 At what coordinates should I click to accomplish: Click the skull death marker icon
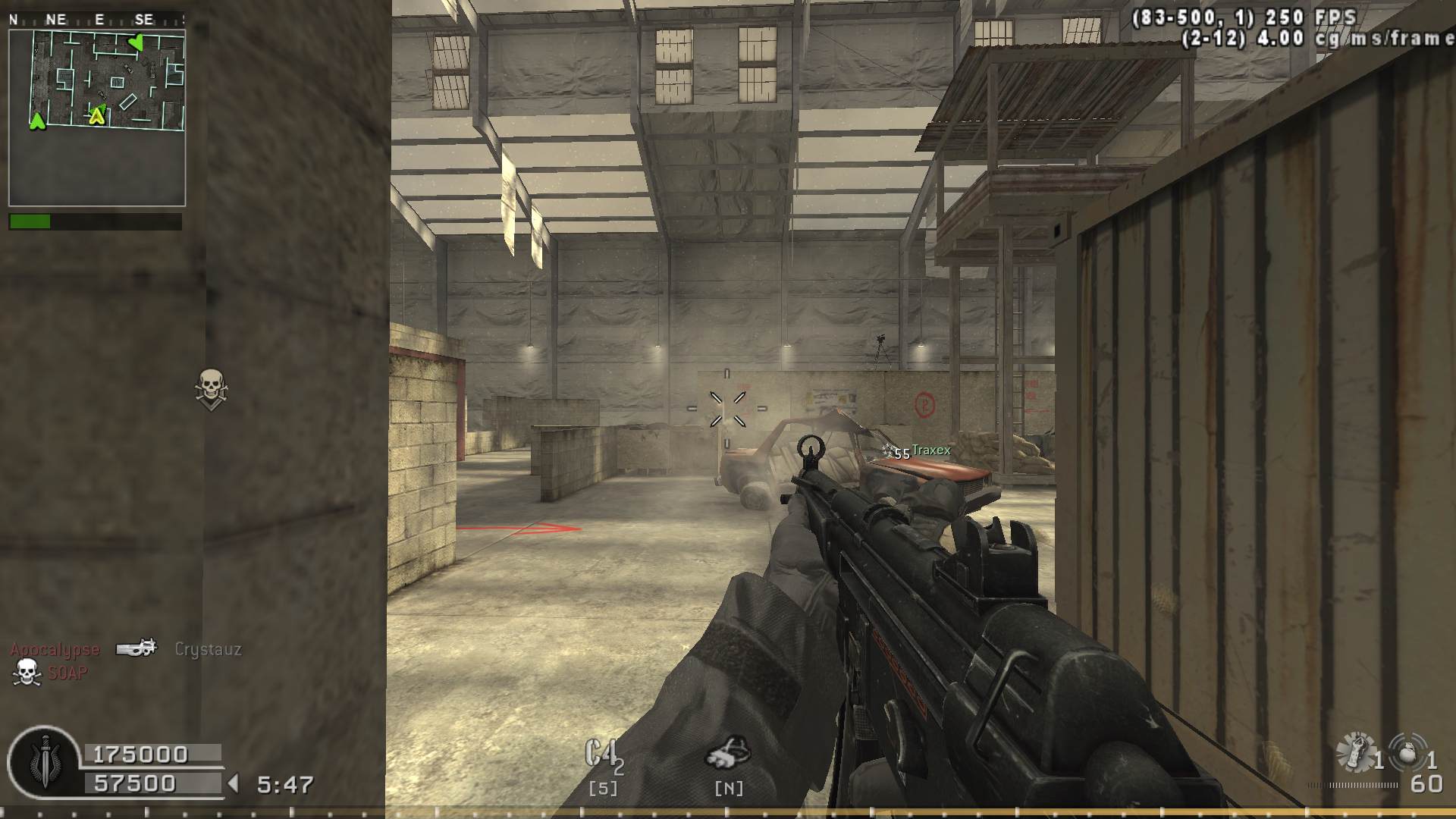tap(211, 388)
